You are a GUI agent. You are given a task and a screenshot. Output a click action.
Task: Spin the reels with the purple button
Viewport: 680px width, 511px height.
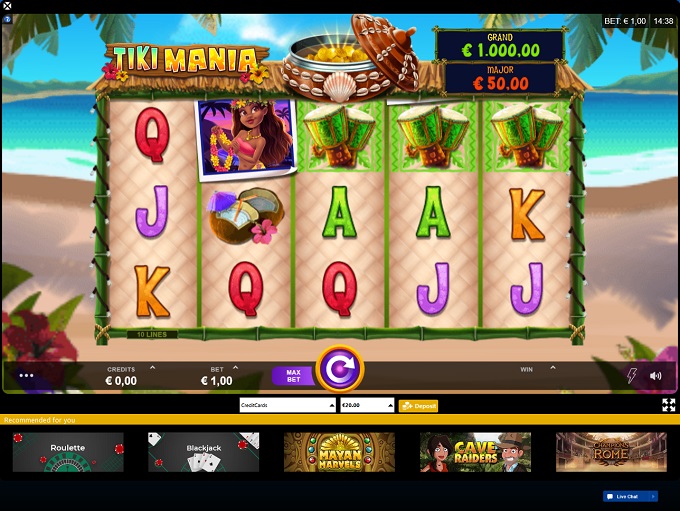coord(340,370)
